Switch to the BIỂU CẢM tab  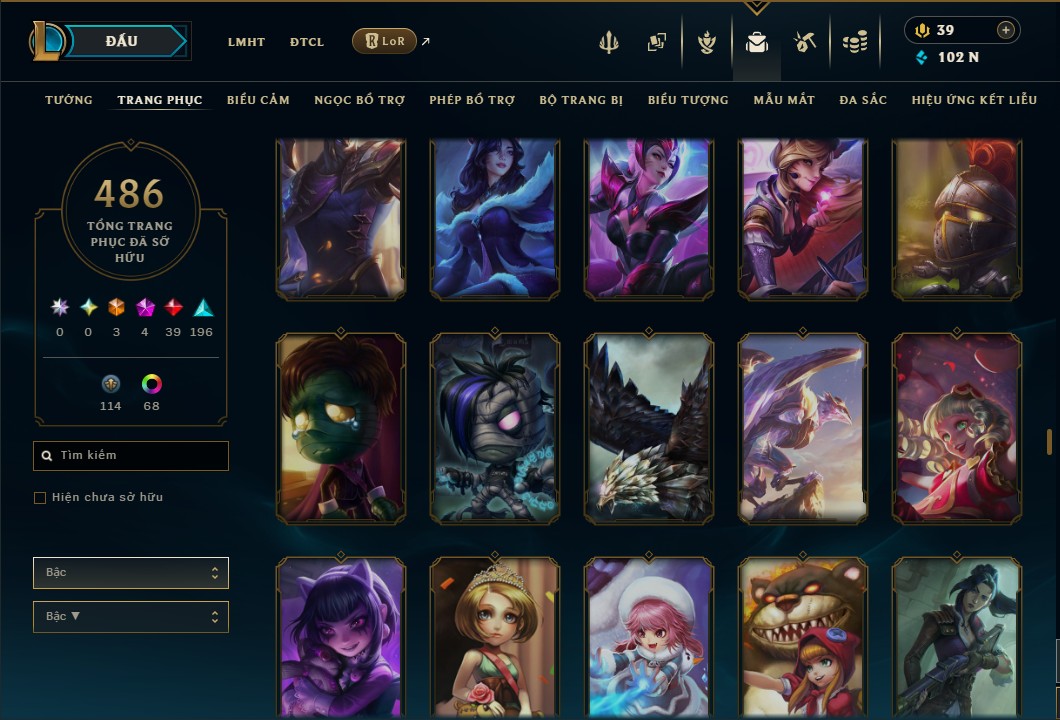(258, 100)
